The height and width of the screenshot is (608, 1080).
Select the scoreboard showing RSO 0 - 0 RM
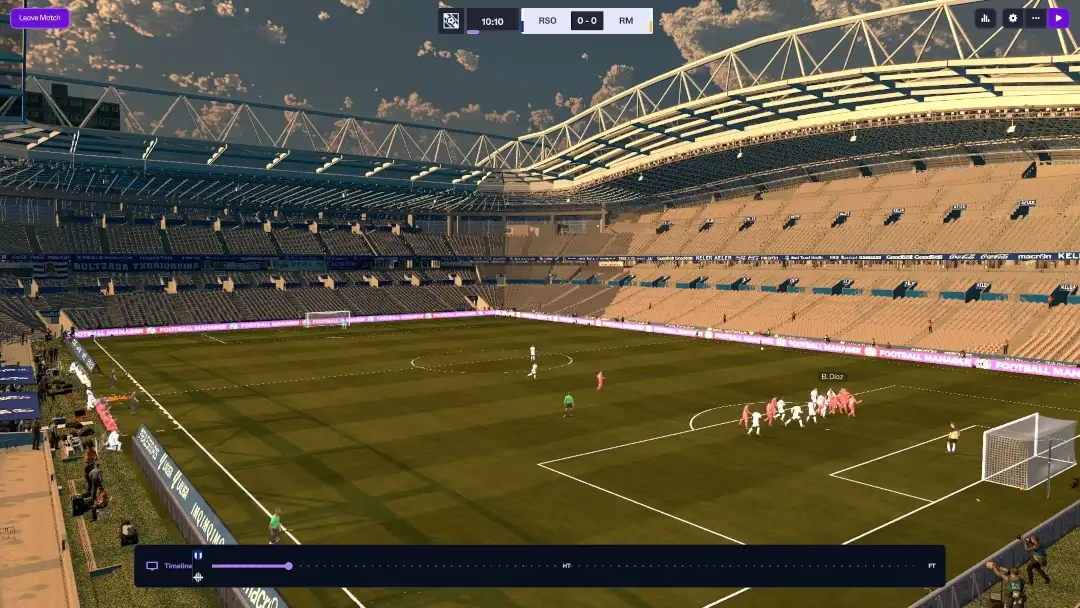[x=586, y=21]
